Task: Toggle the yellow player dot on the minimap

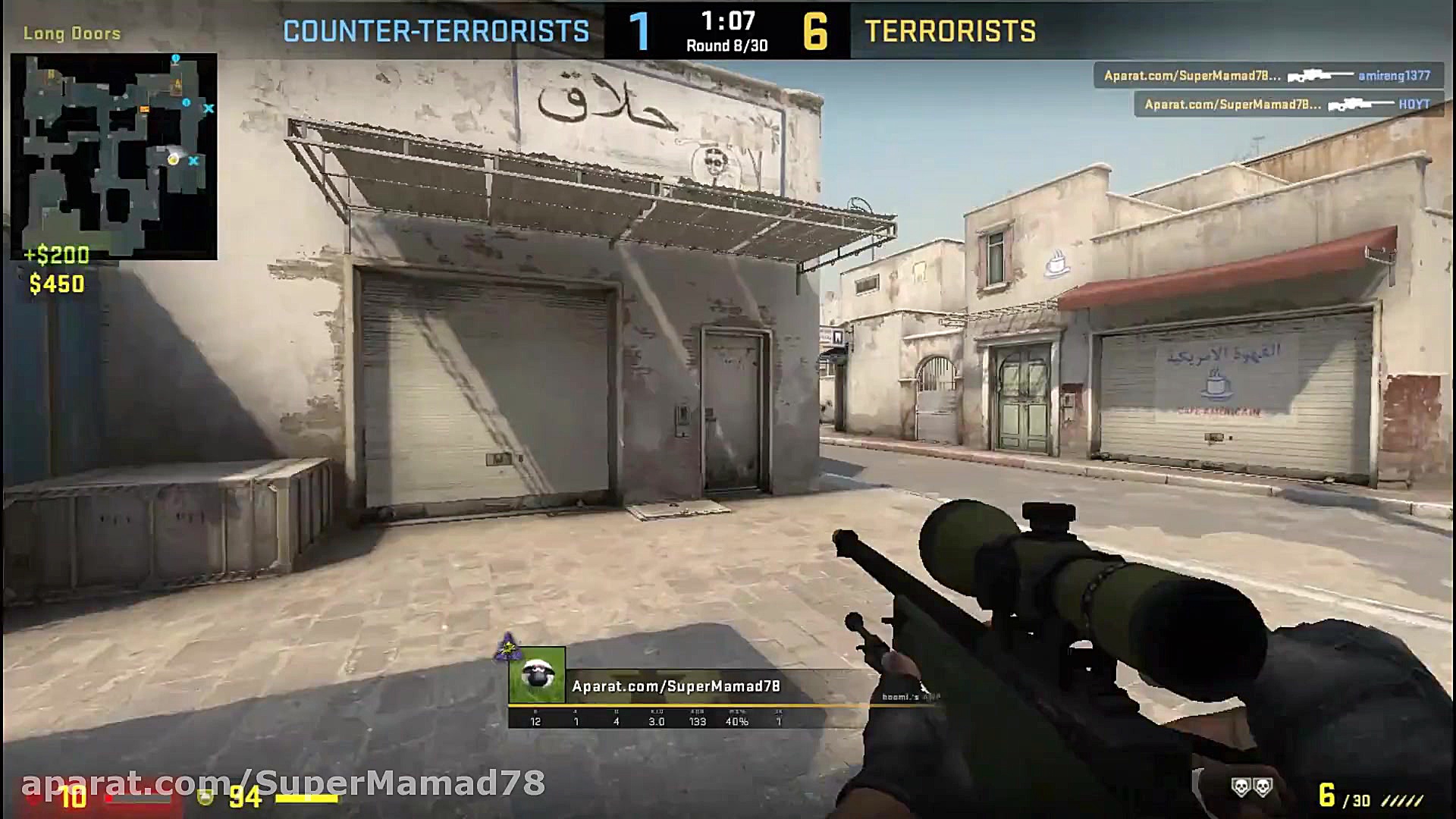Action: (174, 161)
